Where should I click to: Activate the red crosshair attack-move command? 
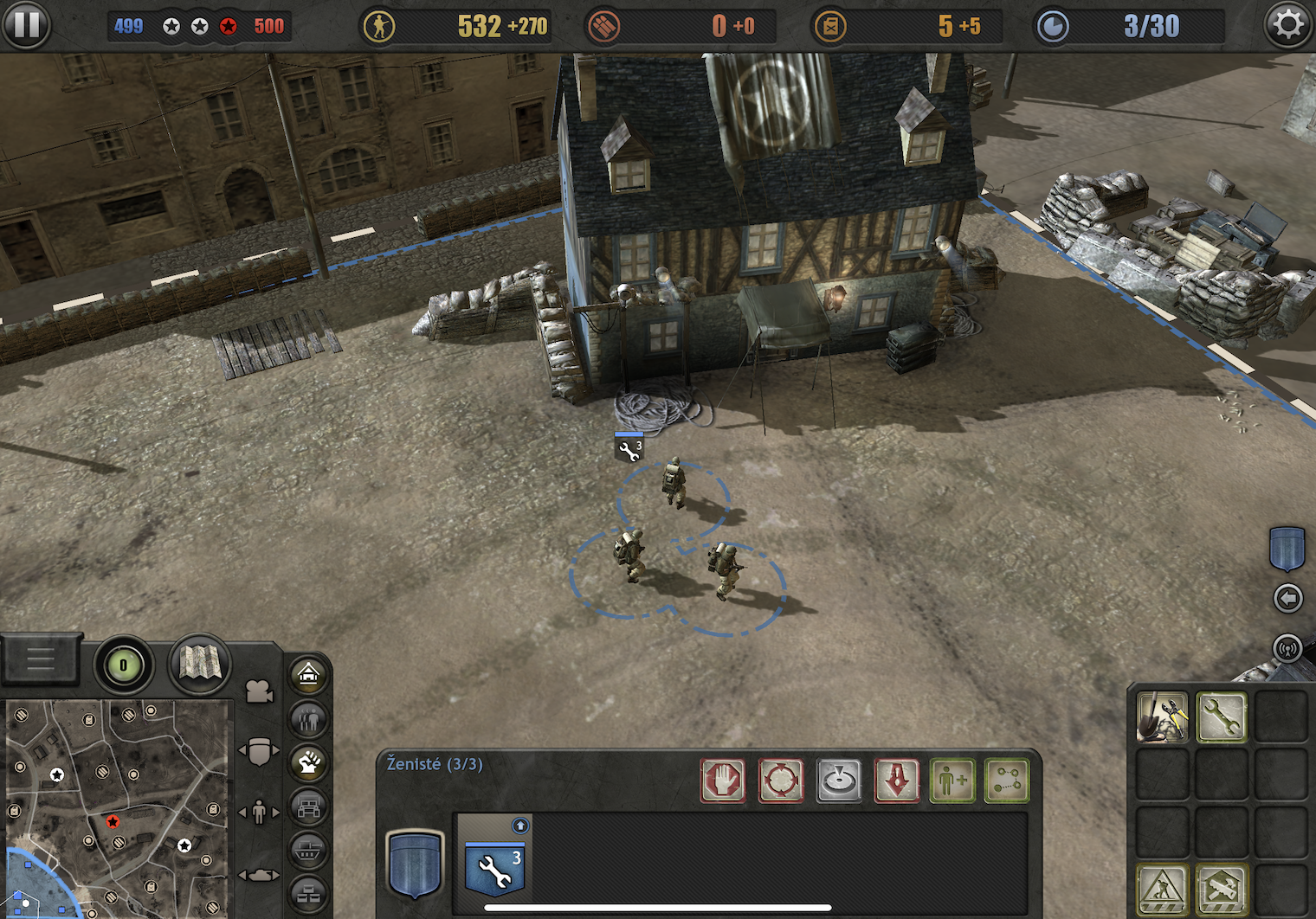tap(781, 781)
